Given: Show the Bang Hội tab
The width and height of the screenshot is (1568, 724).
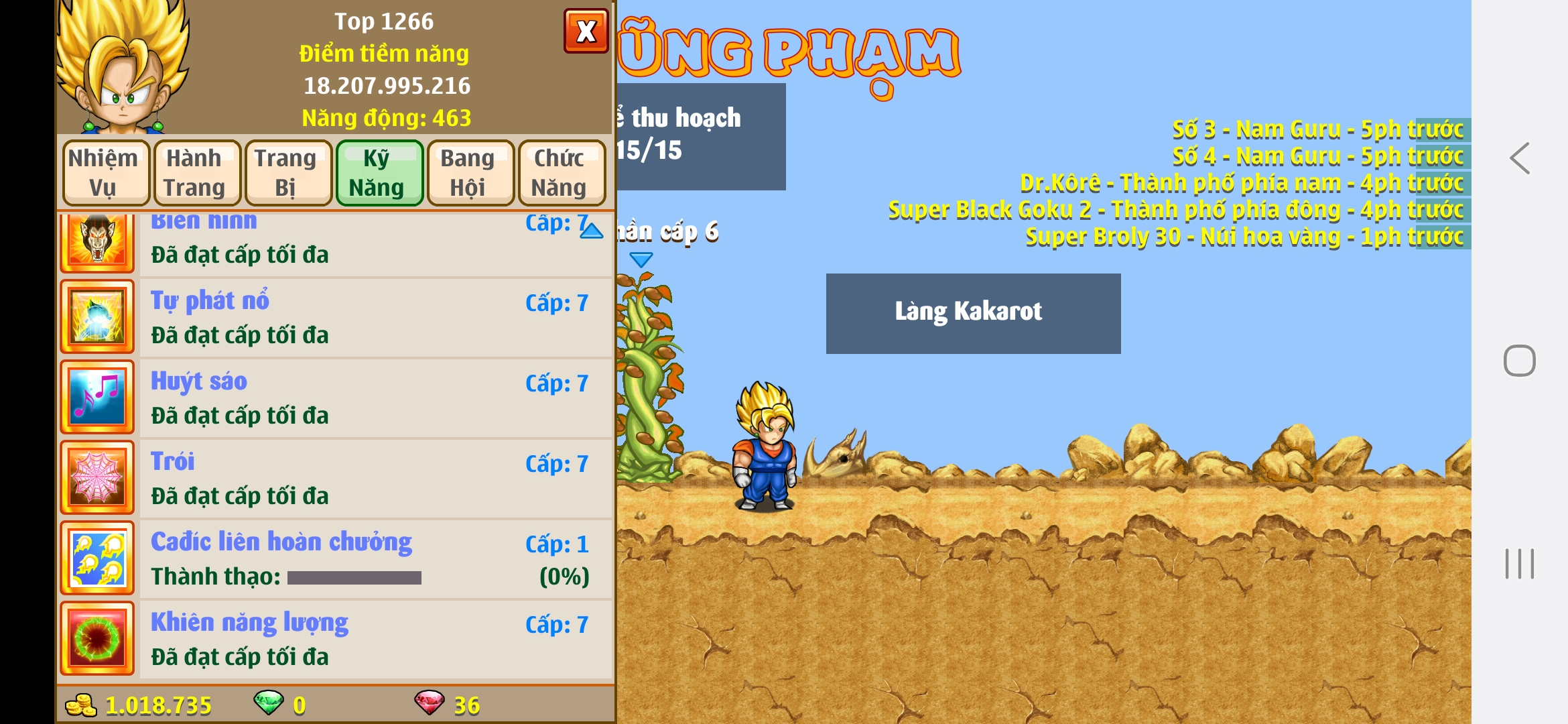Looking at the screenshot, I should pyautogui.click(x=468, y=173).
